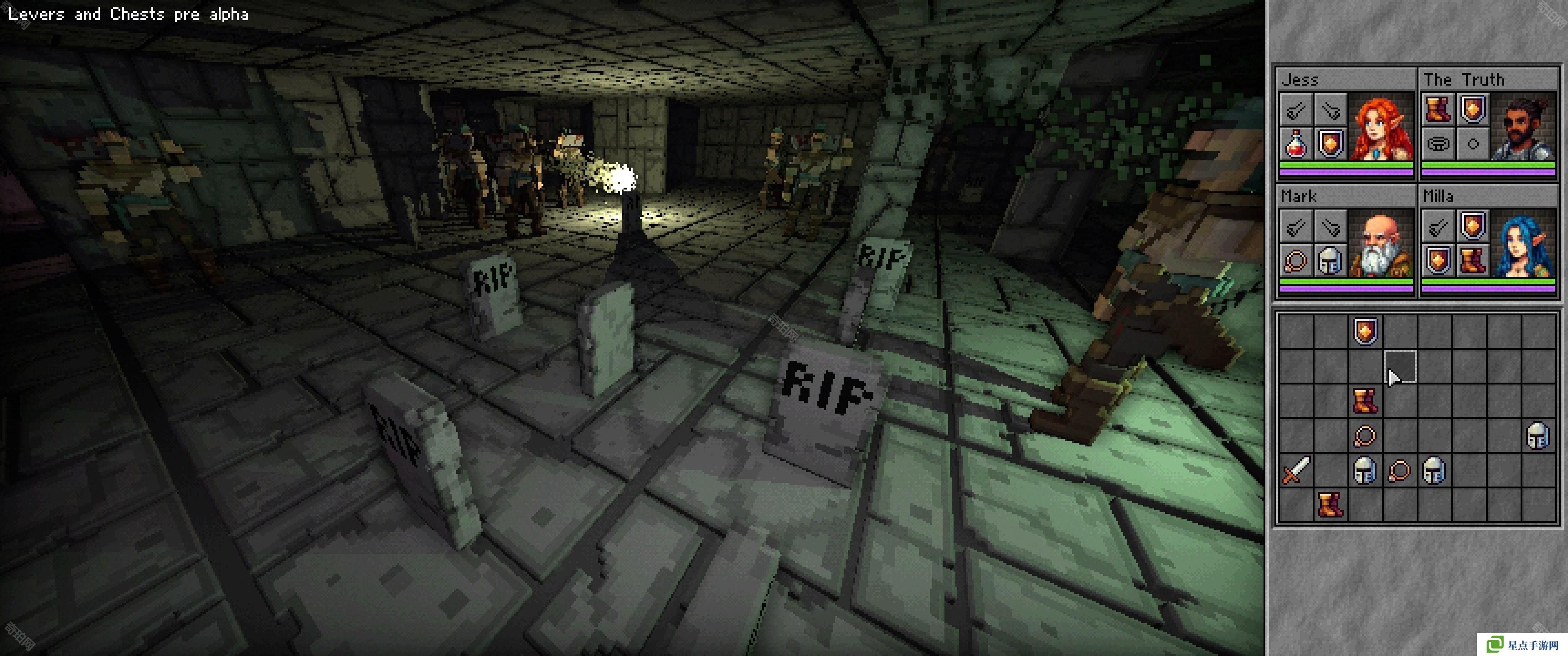Viewport: 1568px width, 656px height.
Task: Pick the helmet equipped on Mark
Action: (1330, 261)
